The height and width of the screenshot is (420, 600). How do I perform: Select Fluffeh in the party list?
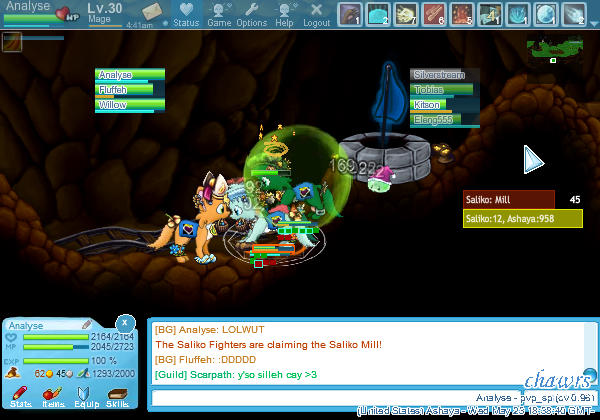pyautogui.click(x=127, y=90)
